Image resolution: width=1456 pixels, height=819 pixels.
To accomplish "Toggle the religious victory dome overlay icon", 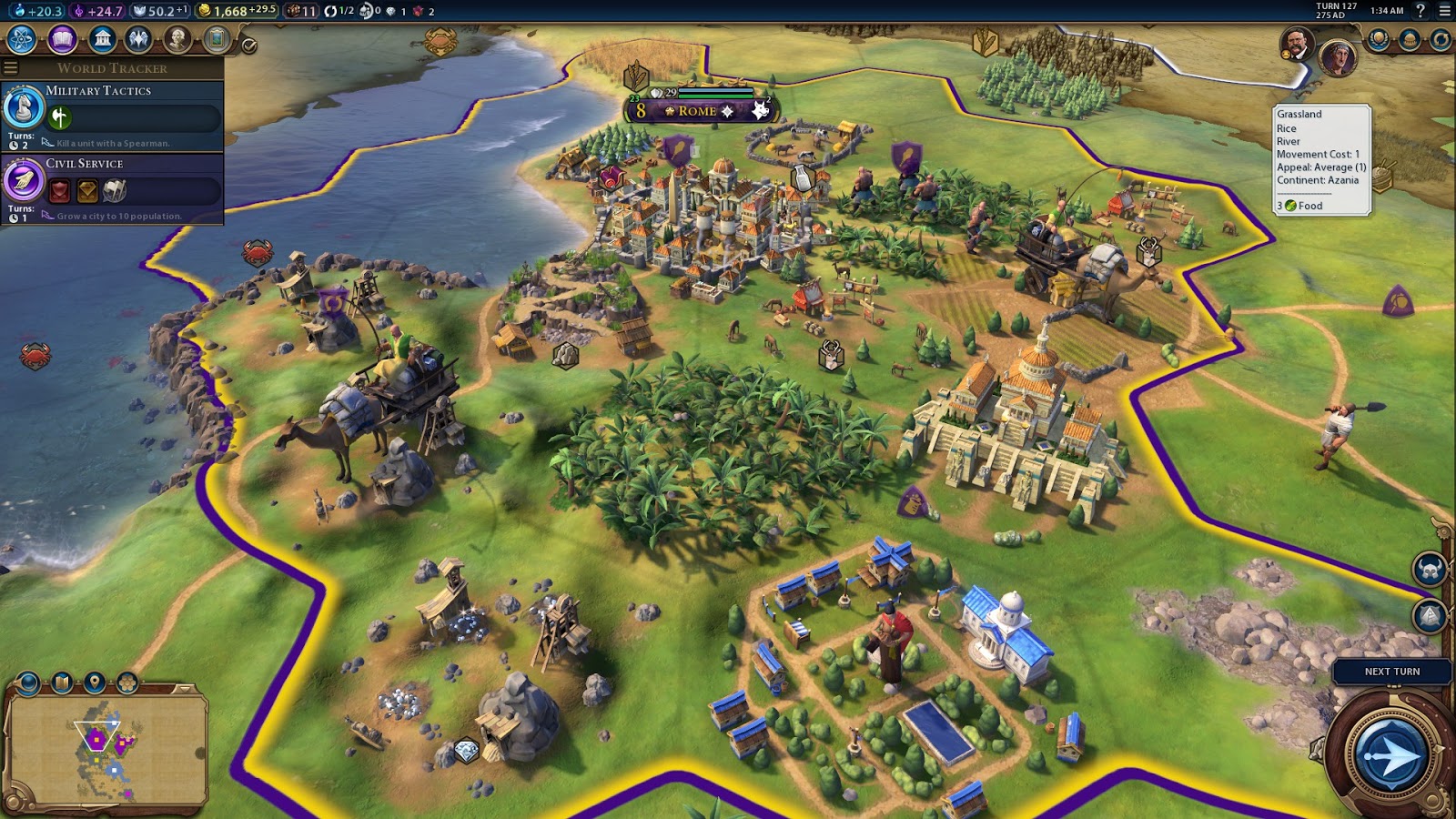I will (1410, 39).
